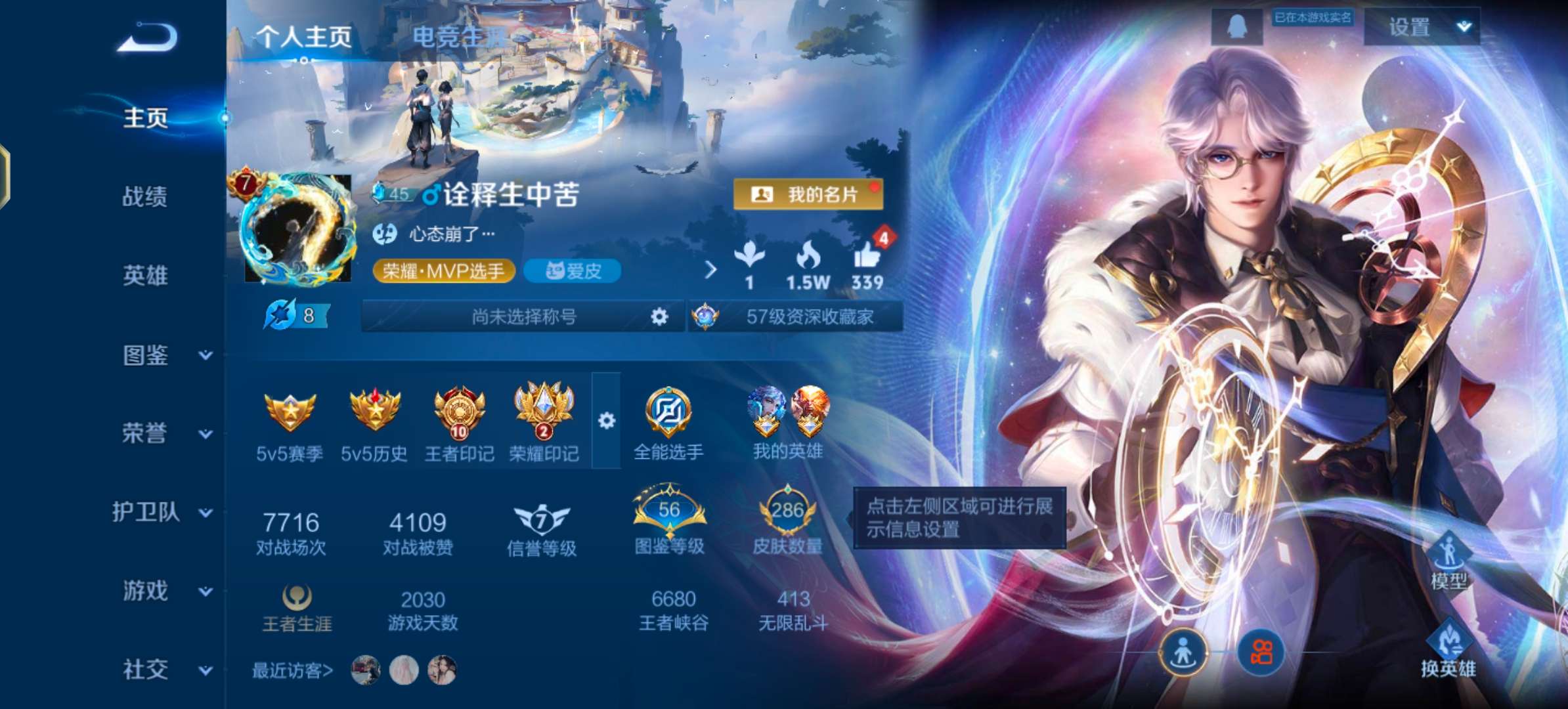
Task: Open 战绩 from the left sidebar
Action: pyautogui.click(x=146, y=197)
